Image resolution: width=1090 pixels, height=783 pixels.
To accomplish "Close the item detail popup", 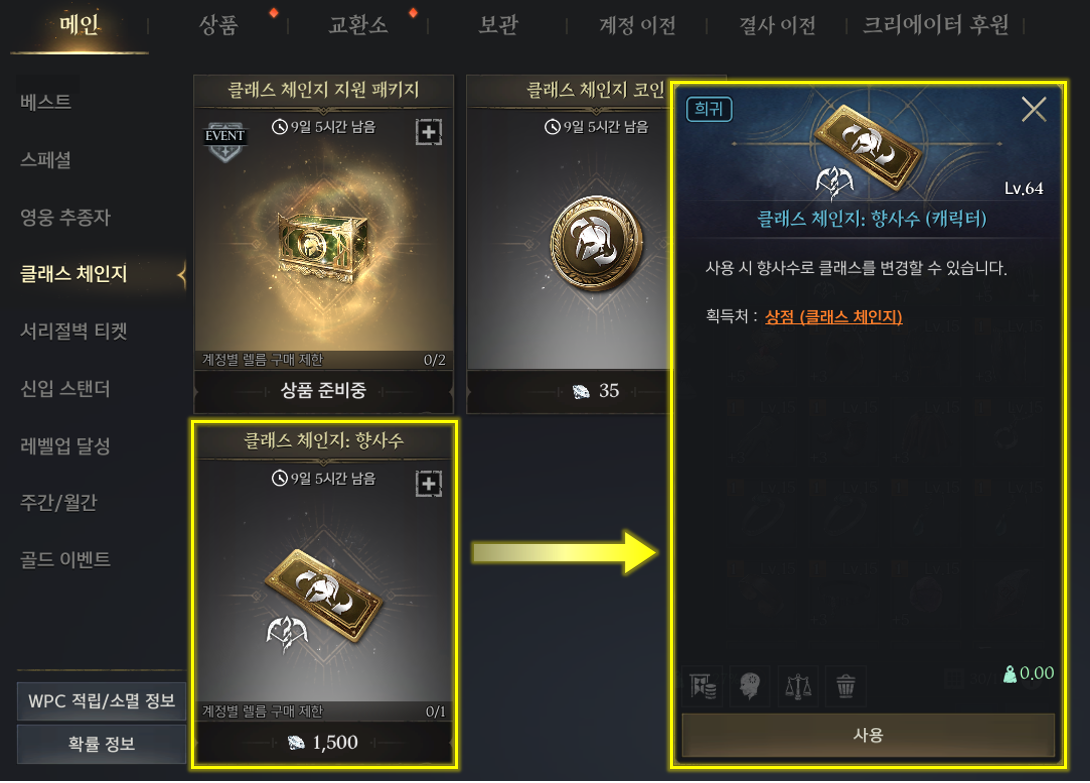I will pos(1033,109).
